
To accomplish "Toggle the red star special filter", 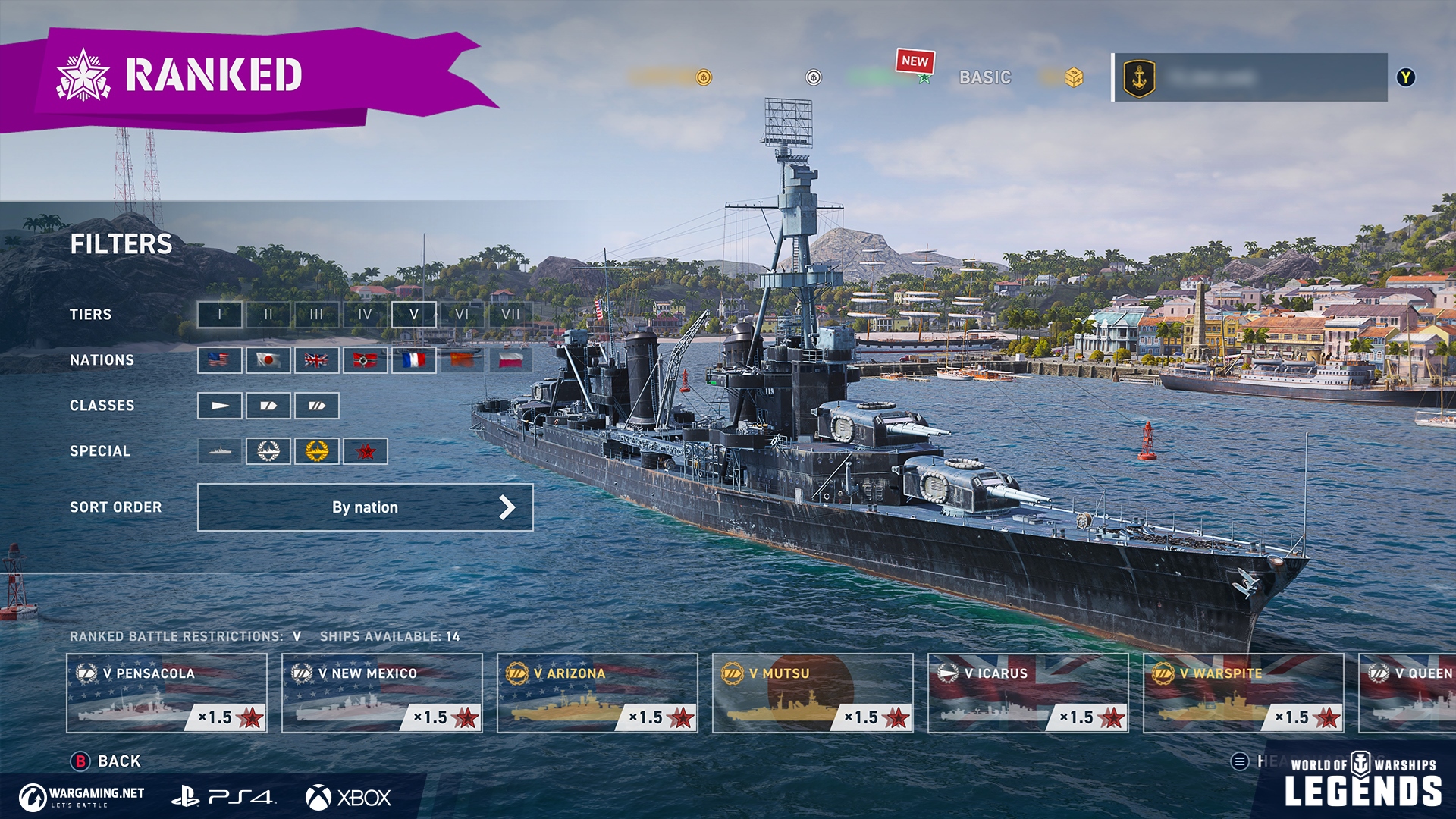I will (366, 451).
